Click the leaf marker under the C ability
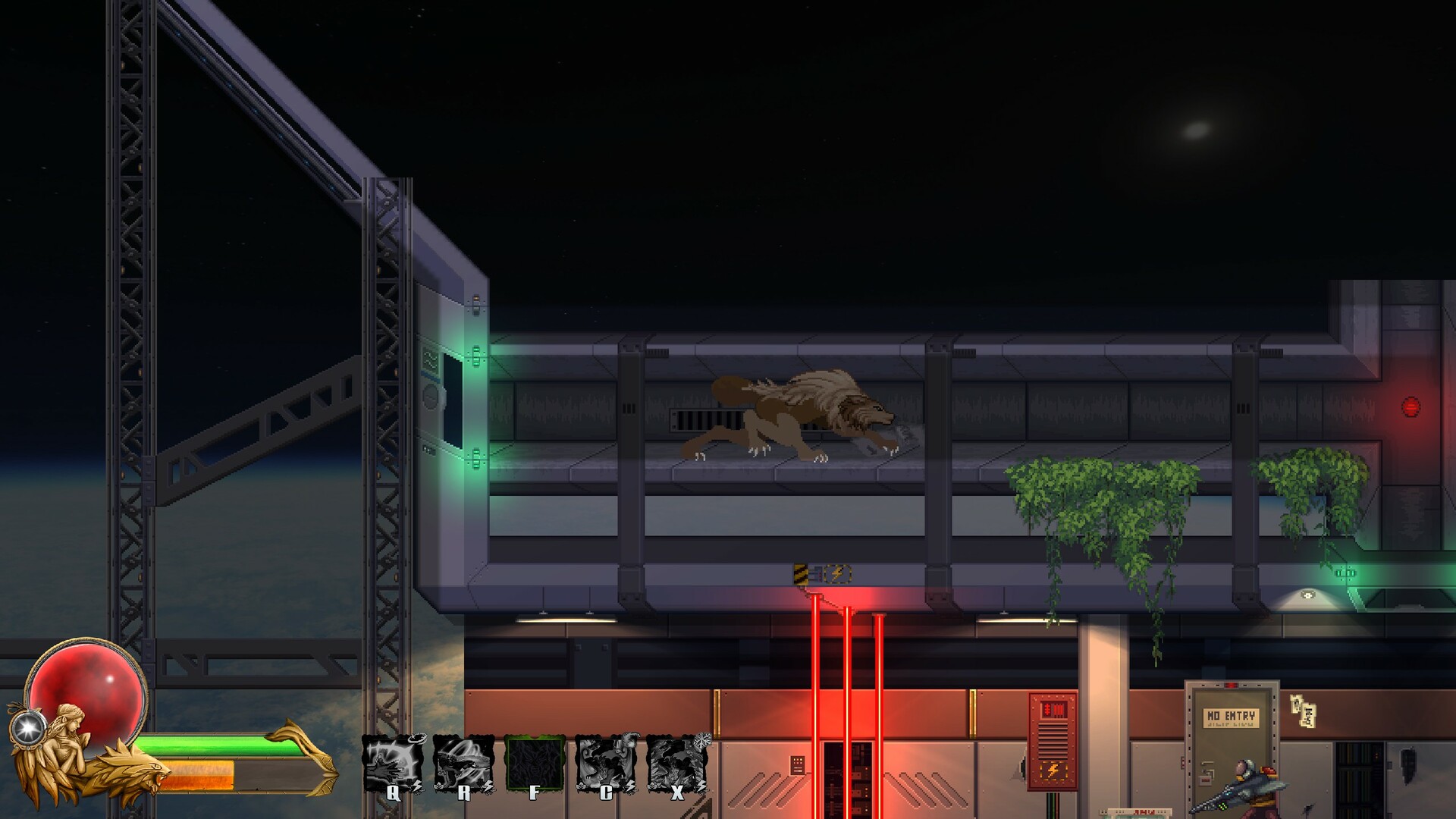This screenshot has width=1456, height=819. 581,784
